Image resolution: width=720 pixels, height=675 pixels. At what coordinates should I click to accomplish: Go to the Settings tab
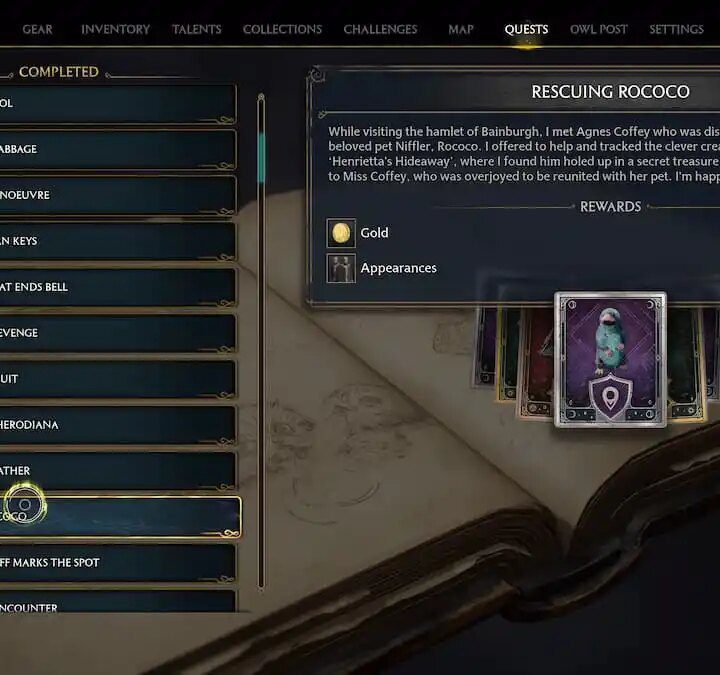676,29
